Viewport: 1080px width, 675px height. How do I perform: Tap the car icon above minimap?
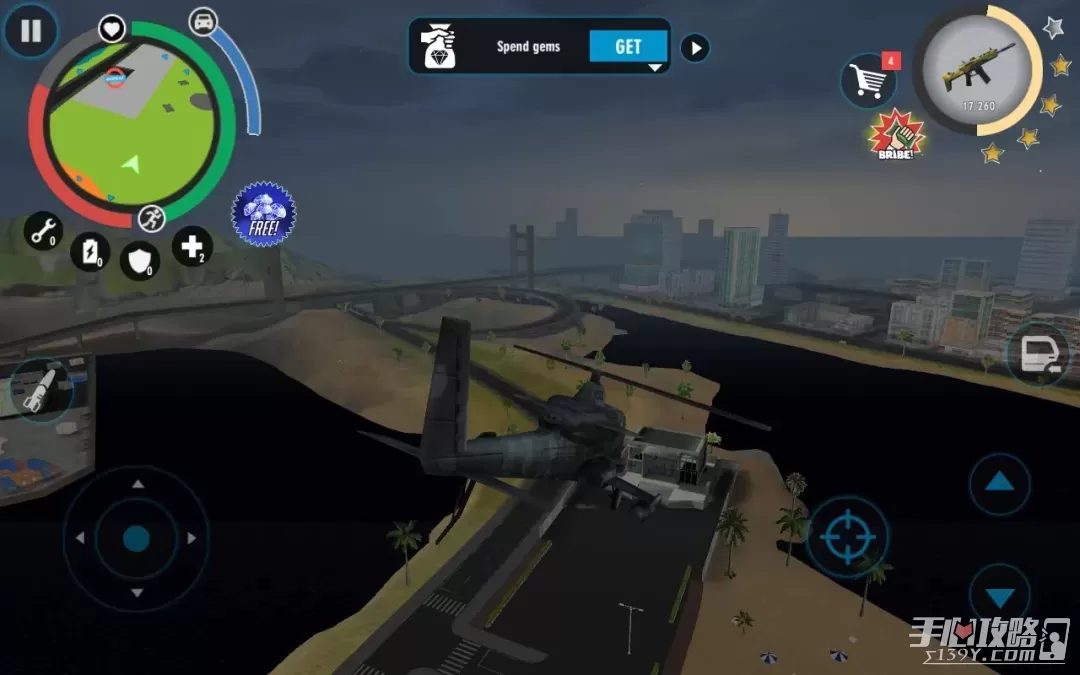(x=203, y=20)
